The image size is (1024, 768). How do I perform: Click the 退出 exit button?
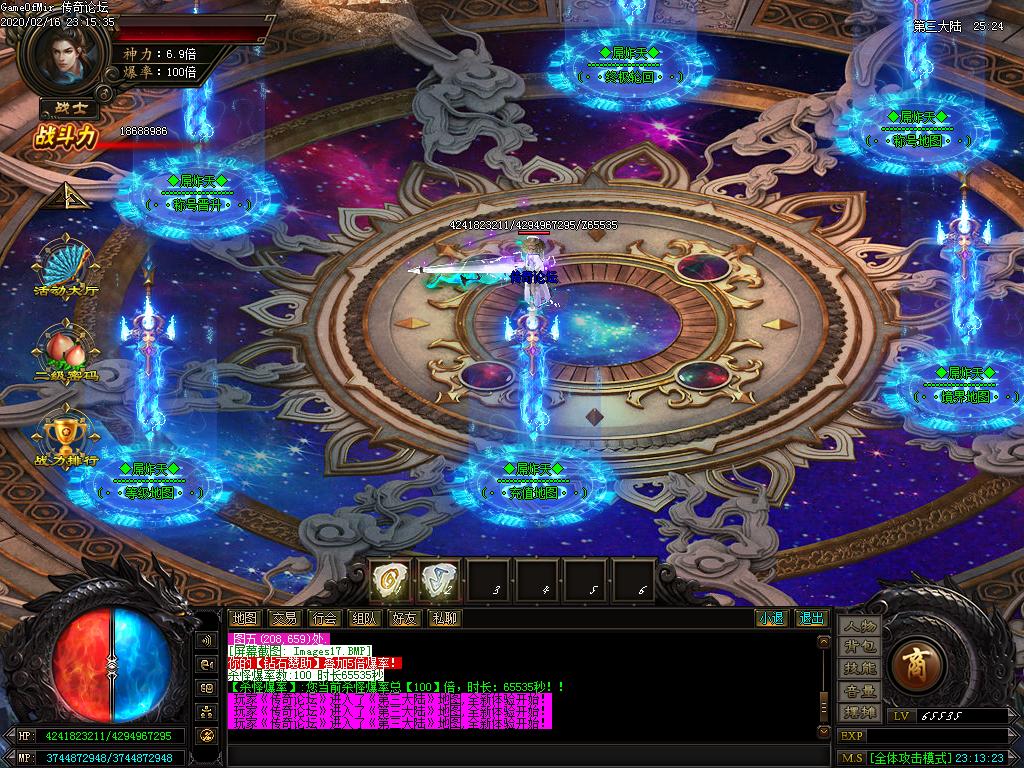(x=811, y=619)
